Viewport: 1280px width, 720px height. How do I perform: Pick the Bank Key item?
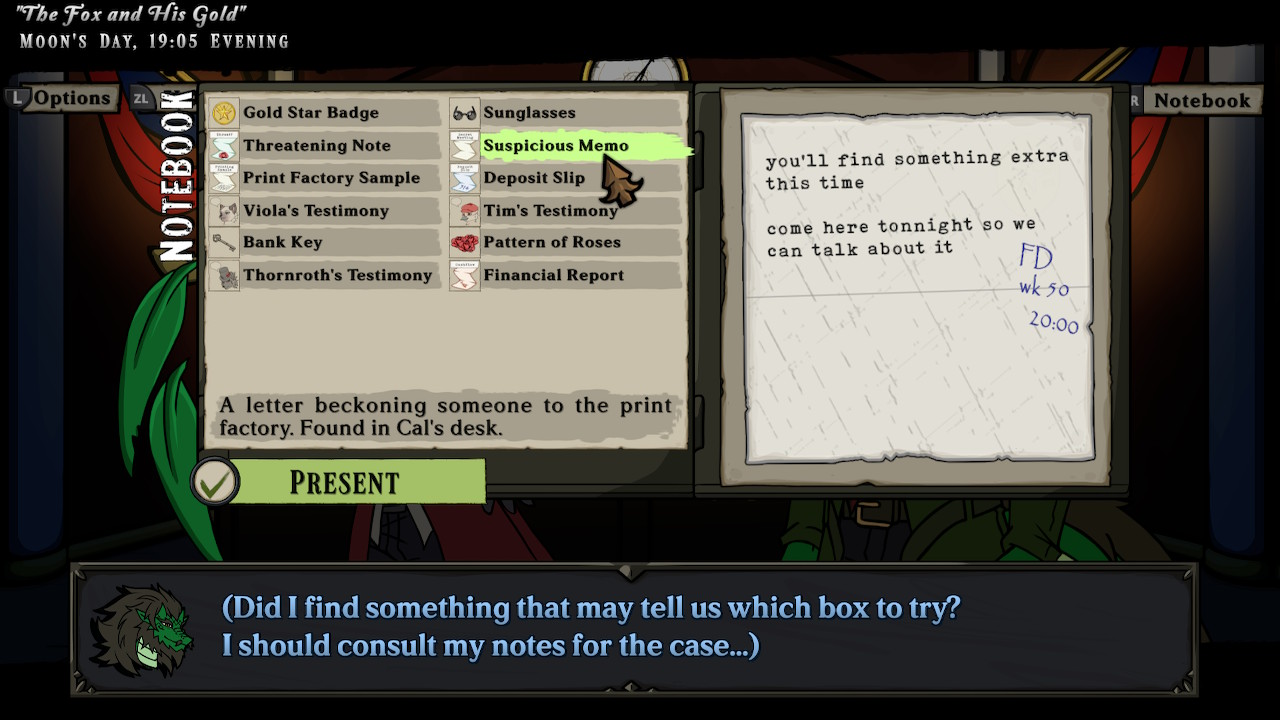pyautogui.click(x=282, y=242)
